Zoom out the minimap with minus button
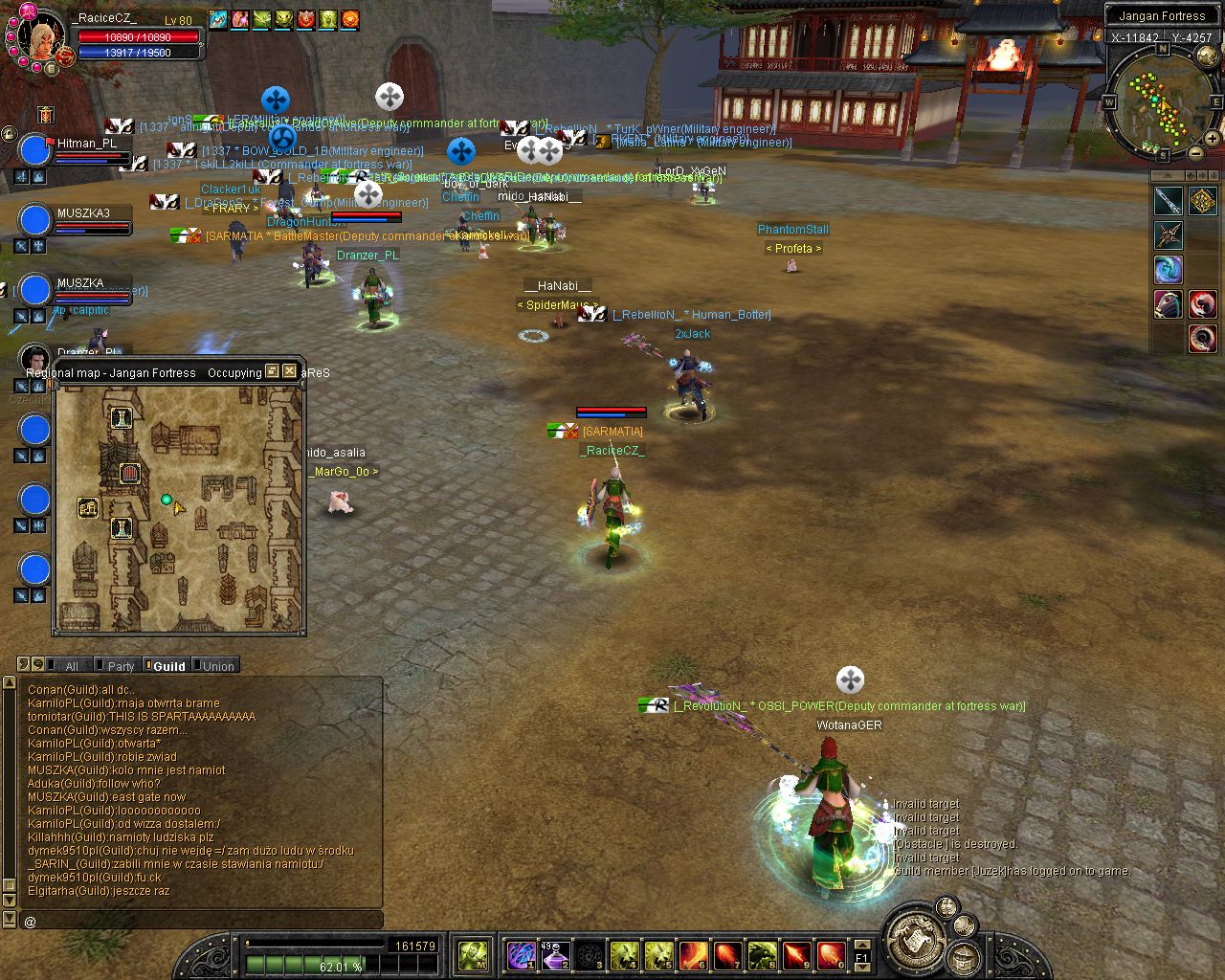1225x980 pixels. coord(1195,153)
